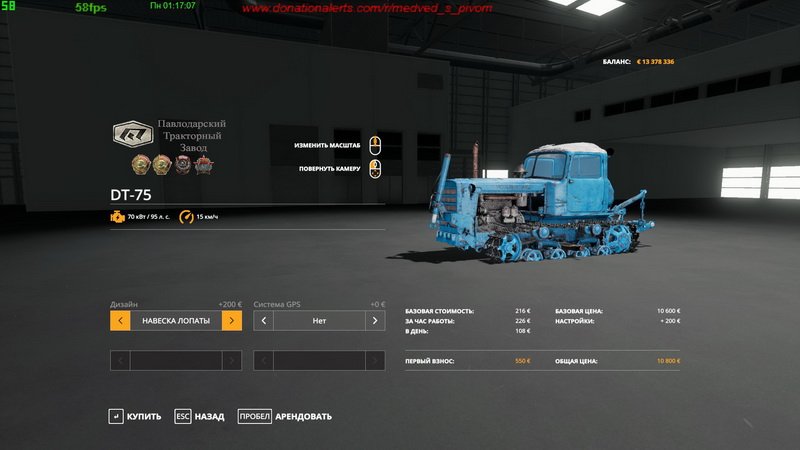Buy the DT-75 with КУПИТЬ
Viewport: 800px width, 450px height.
point(135,416)
